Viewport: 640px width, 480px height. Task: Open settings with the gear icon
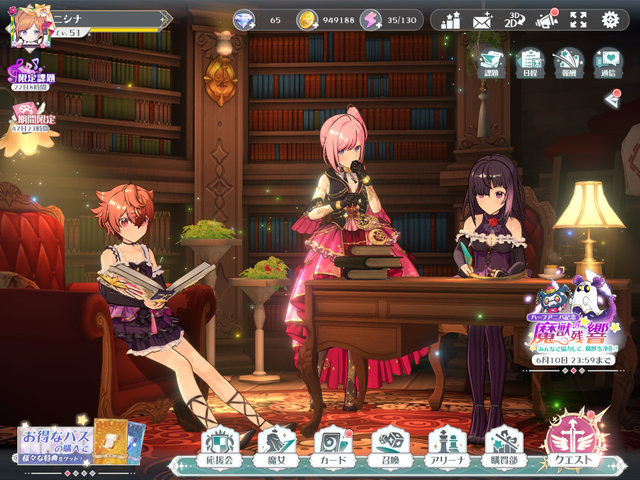click(x=610, y=20)
